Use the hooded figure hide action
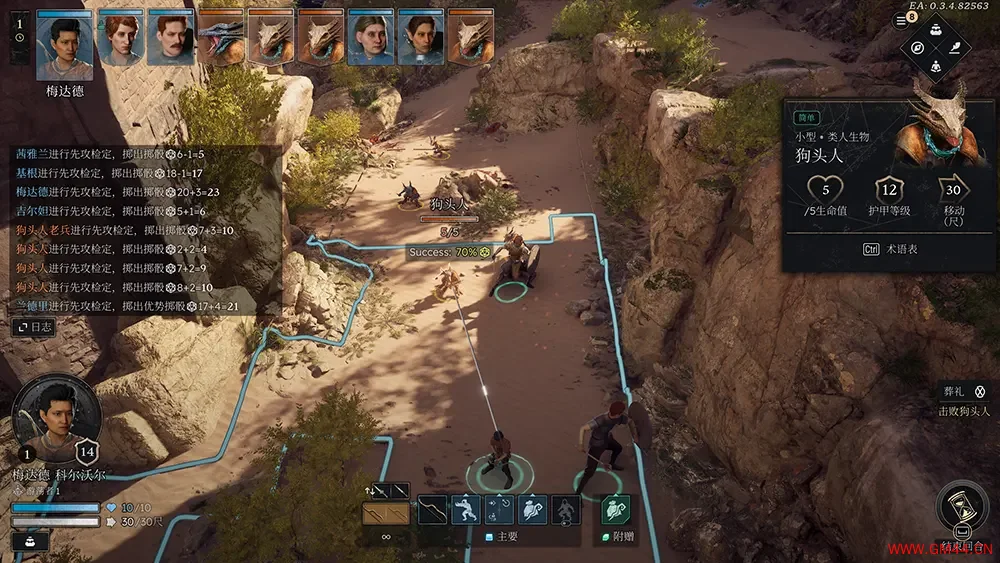The height and width of the screenshot is (563, 1000). [566, 510]
